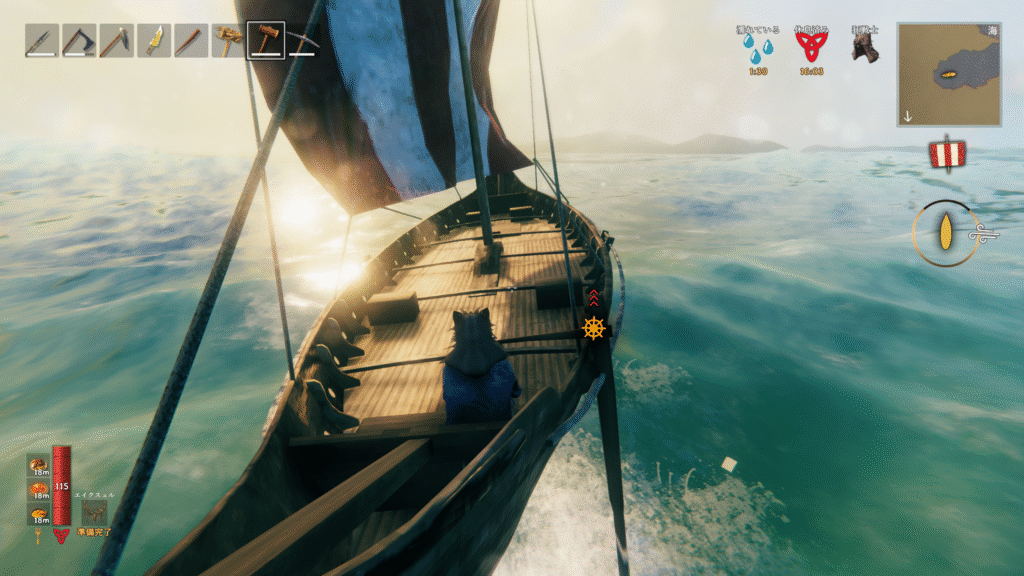Screen dimensions: 1024x576
Task: Equip the pickaxe from the hotbar
Action: coord(302,40)
